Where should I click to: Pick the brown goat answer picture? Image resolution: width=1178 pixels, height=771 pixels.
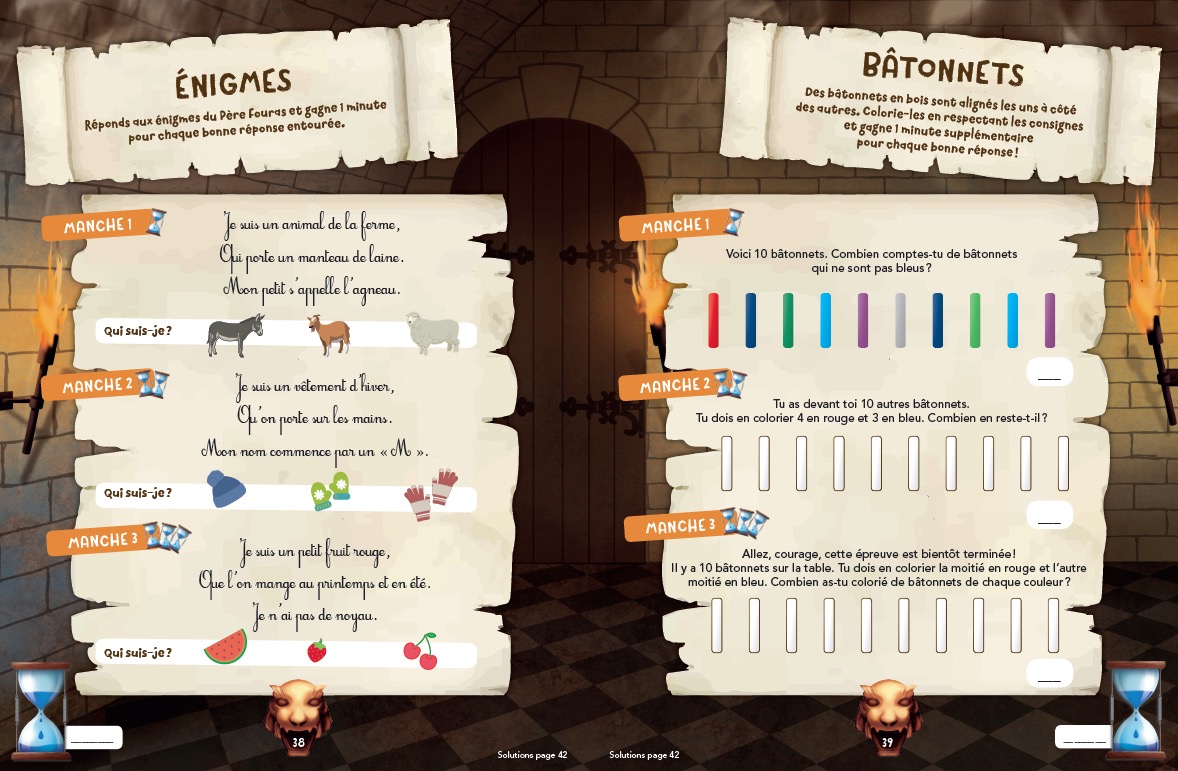tap(329, 335)
